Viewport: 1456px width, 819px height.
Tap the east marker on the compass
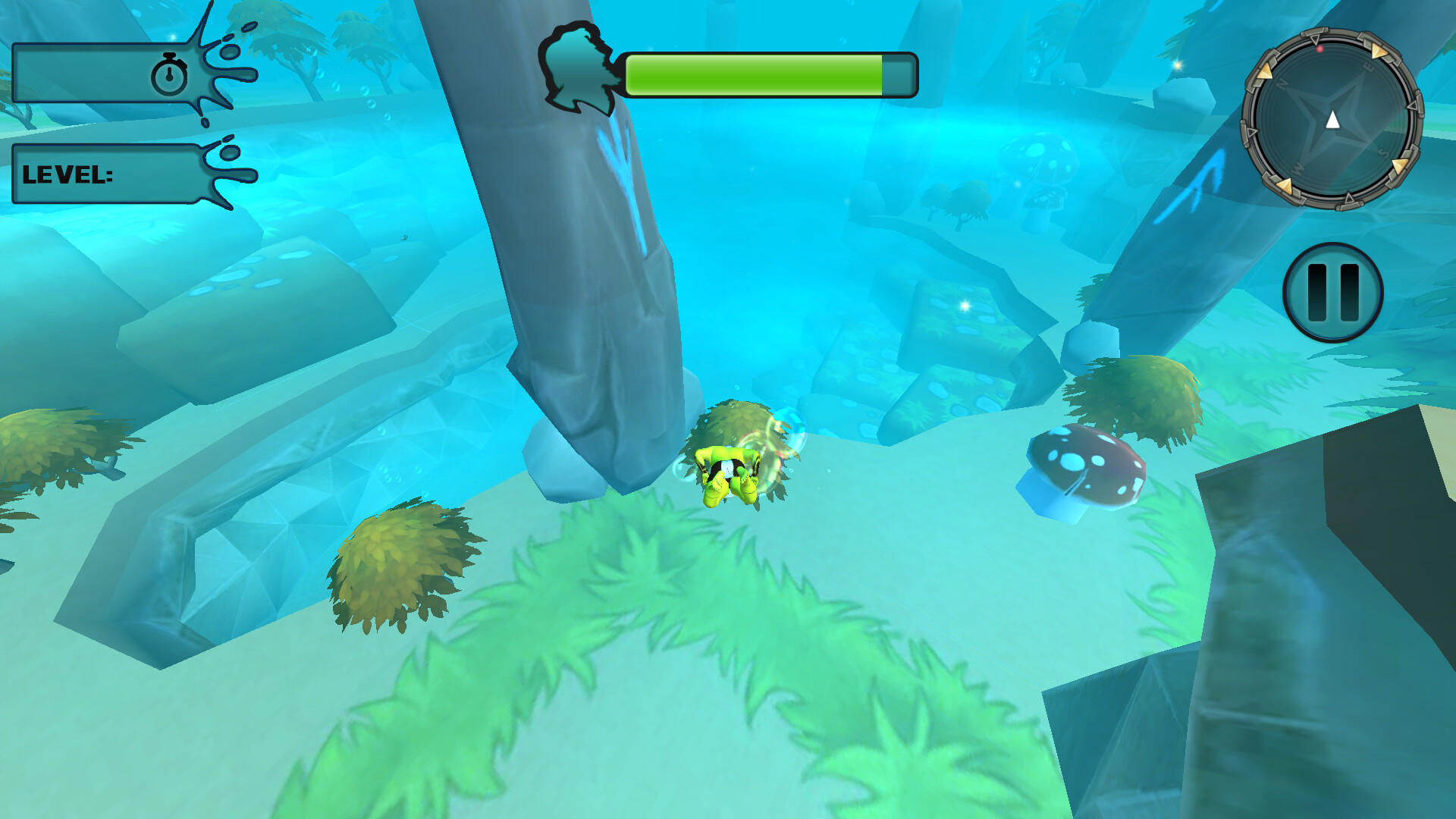(x=1369, y=67)
